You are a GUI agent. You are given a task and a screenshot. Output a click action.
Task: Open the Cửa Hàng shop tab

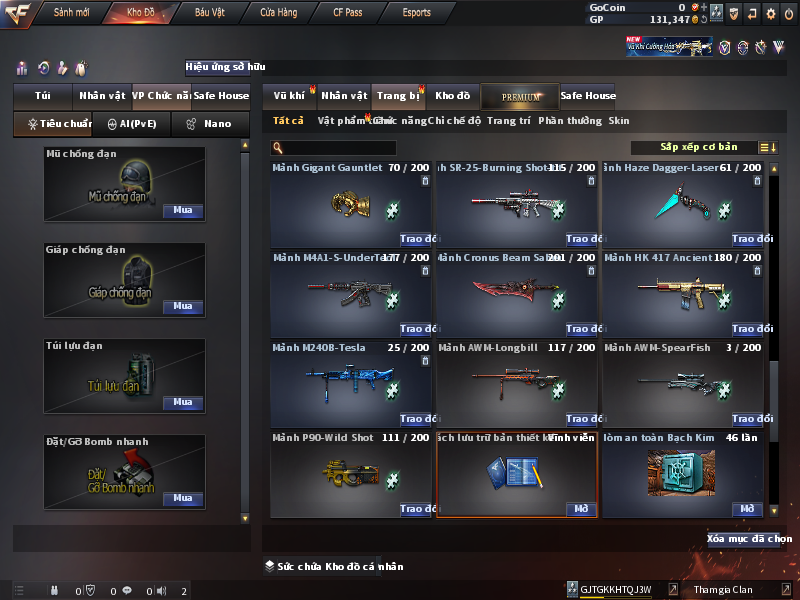[x=278, y=13]
